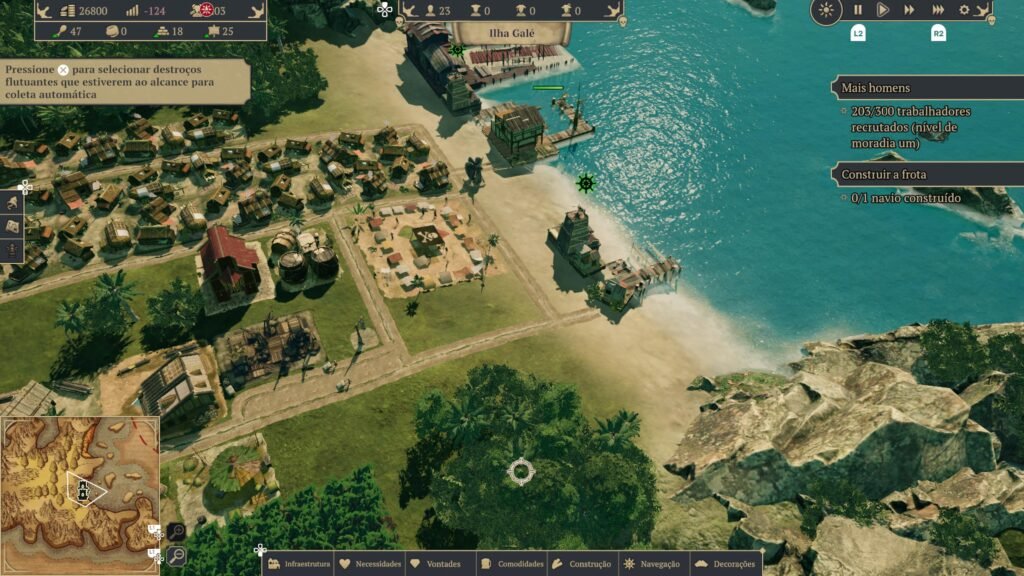Open the Infraestrutura build category
The height and width of the screenshot is (576, 1024).
298,564
